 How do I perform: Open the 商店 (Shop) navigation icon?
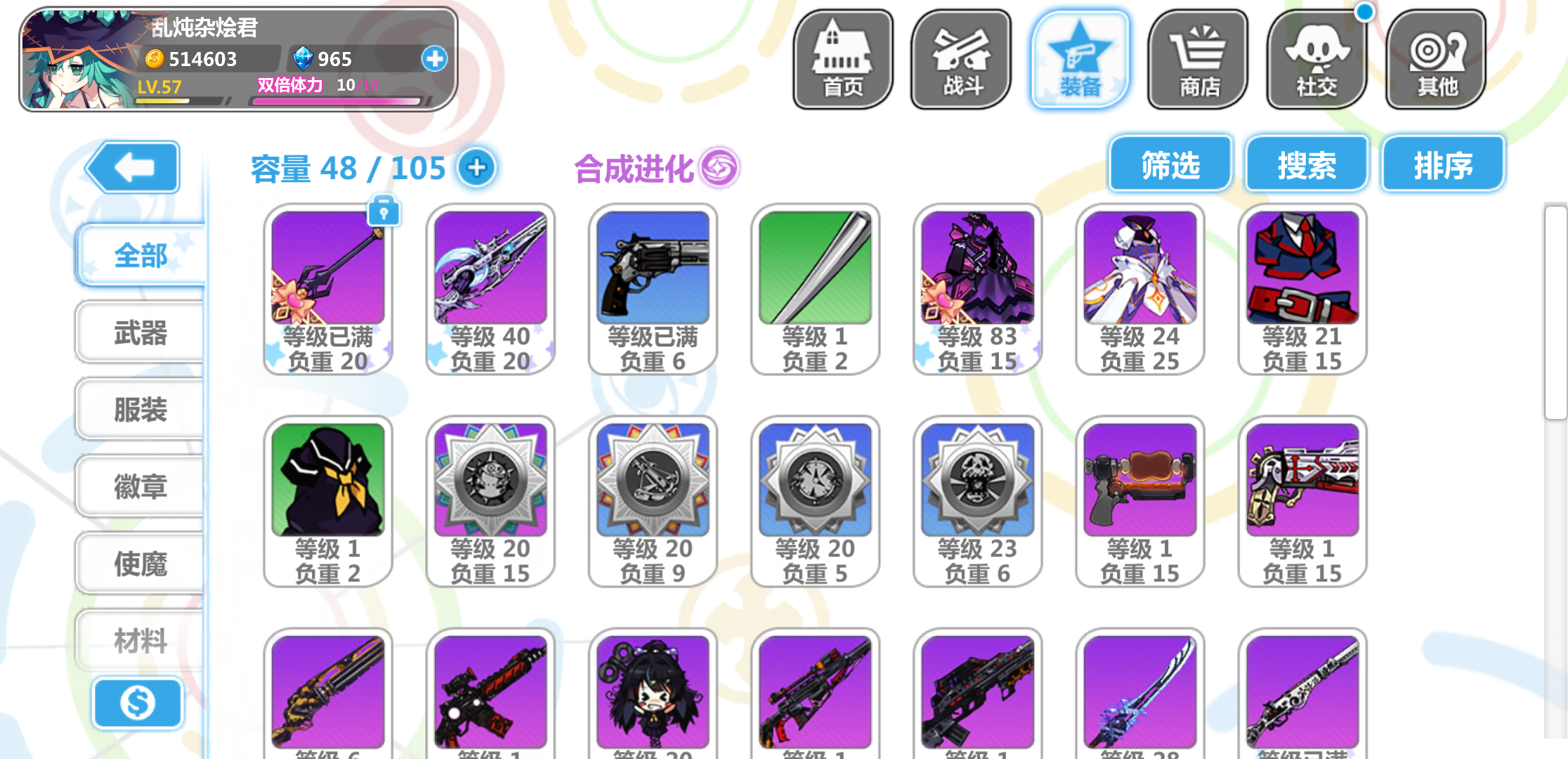pos(1198,60)
